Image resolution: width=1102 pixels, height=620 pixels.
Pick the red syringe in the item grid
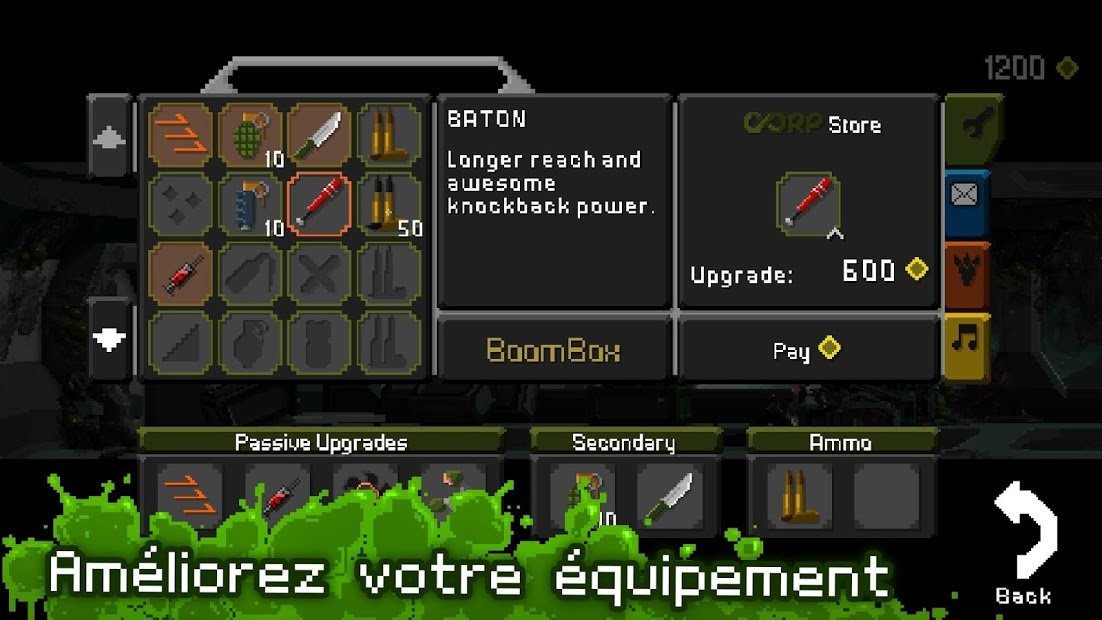(181, 273)
